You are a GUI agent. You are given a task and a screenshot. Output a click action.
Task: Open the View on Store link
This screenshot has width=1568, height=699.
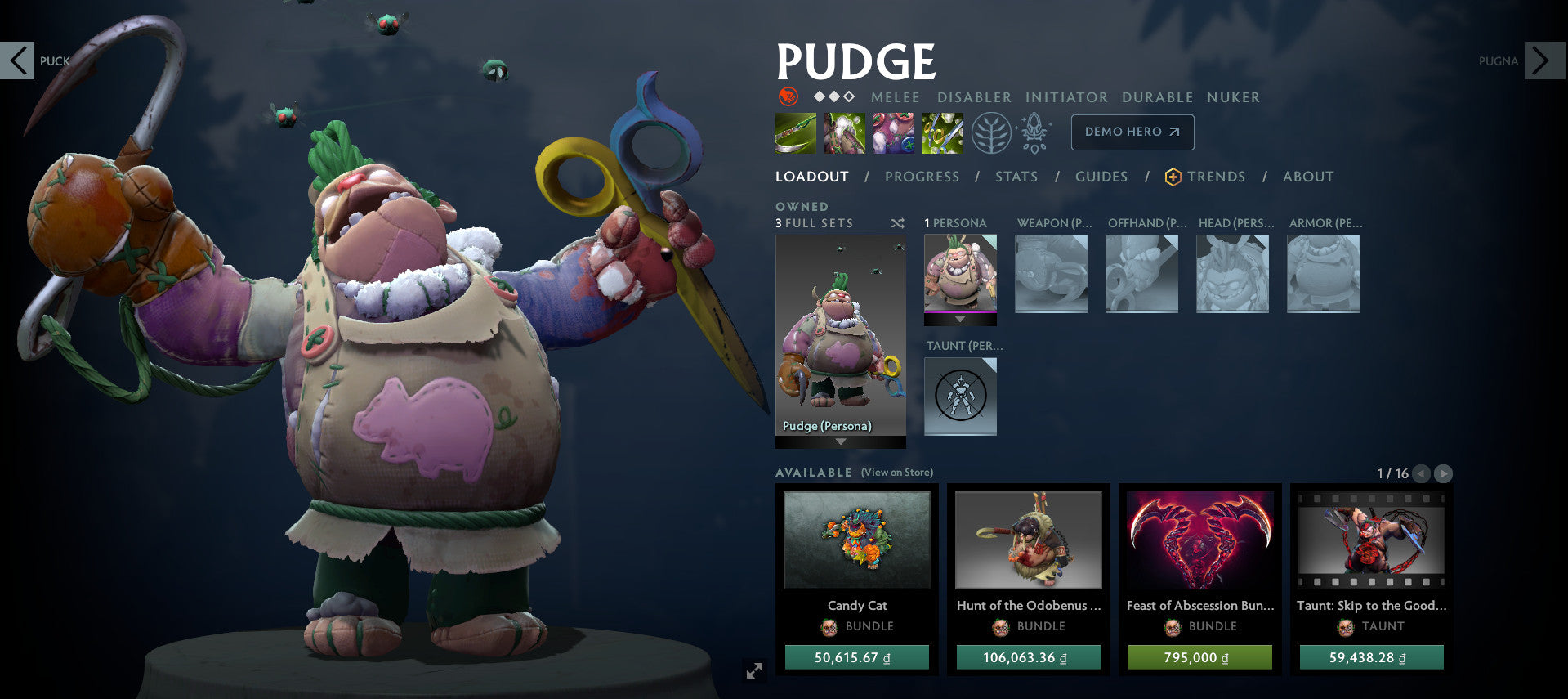tap(896, 473)
